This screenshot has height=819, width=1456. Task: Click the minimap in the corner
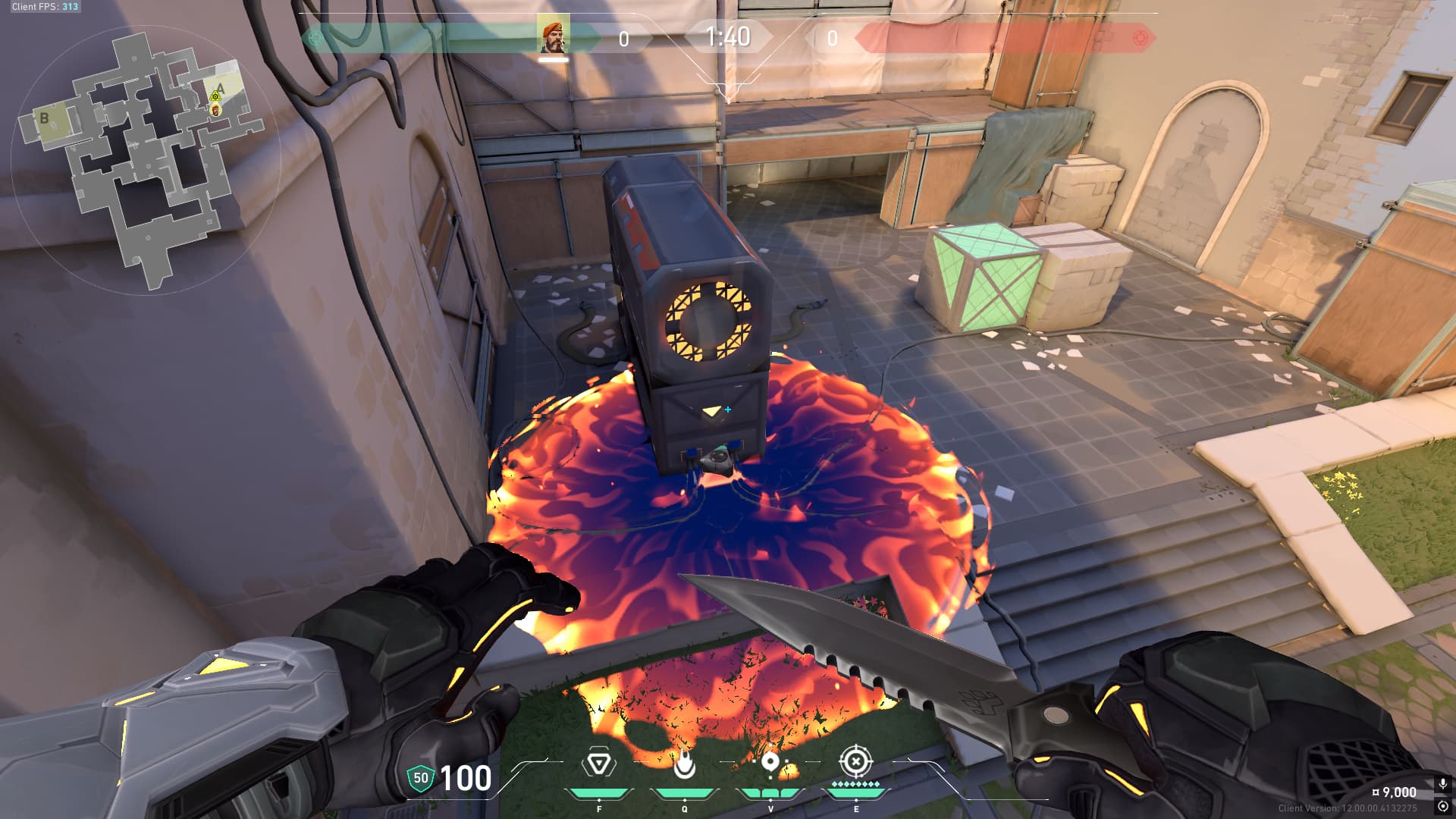pos(144,159)
